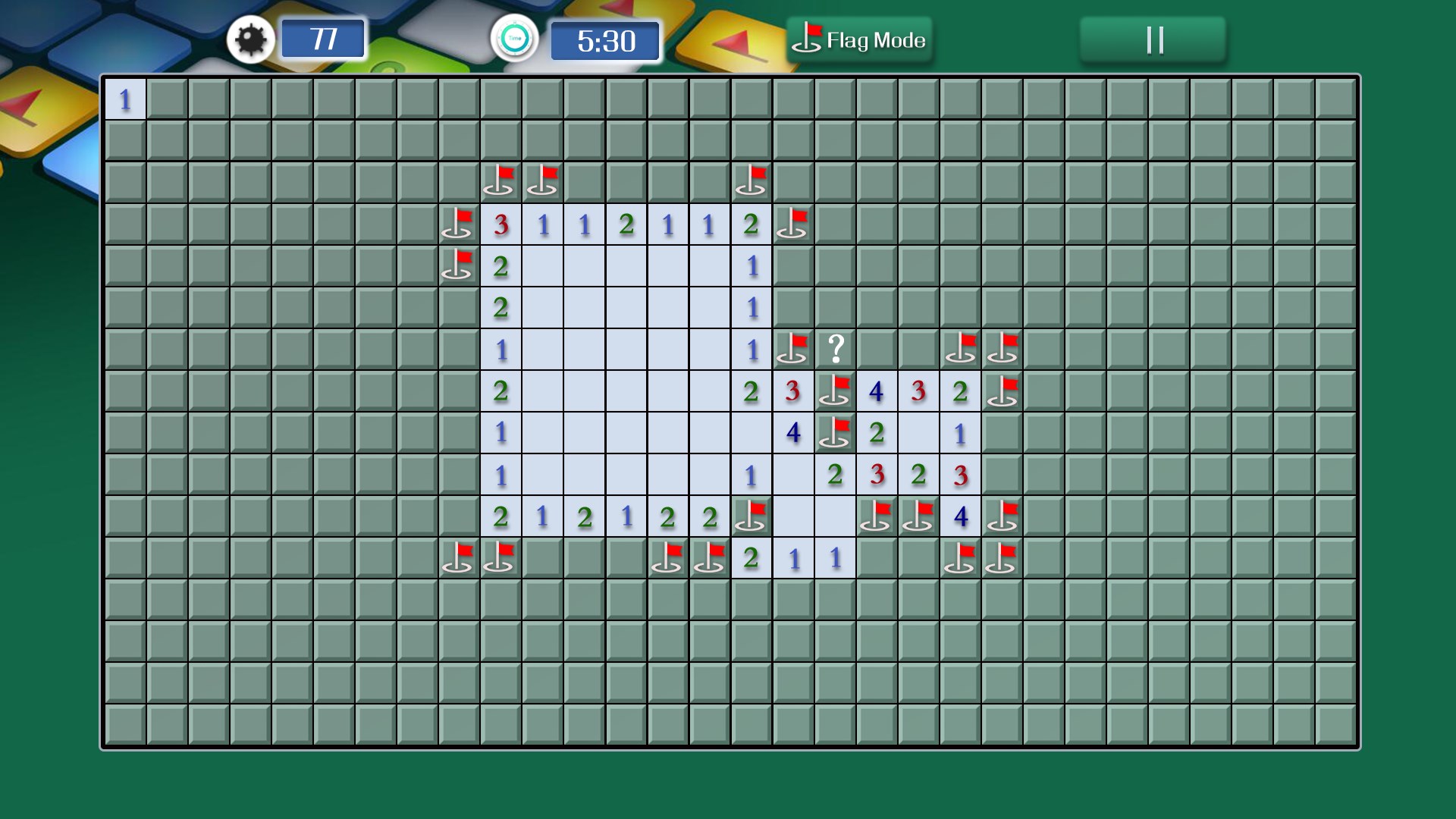Click the green 2 cell beside the question mark
The image size is (1456, 819).
click(x=749, y=391)
